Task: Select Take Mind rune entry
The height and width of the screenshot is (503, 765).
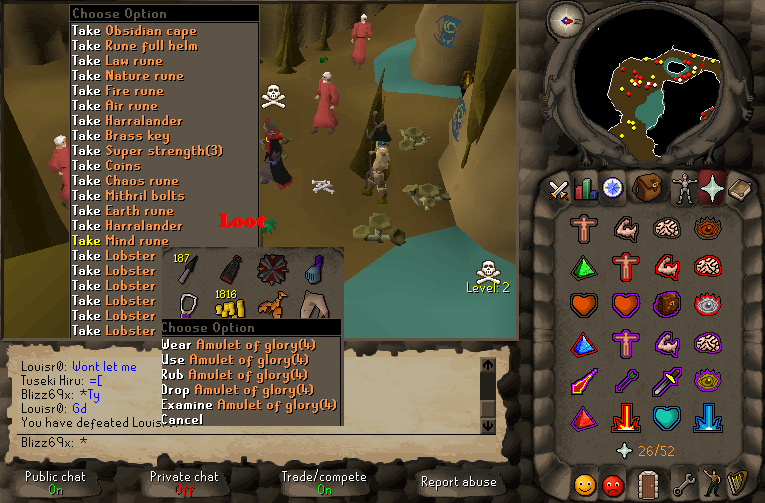Action: 120,241
